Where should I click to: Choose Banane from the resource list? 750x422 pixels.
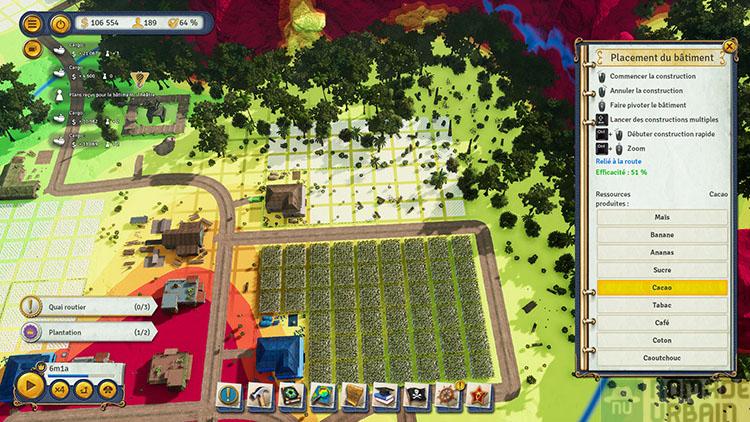coord(661,234)
